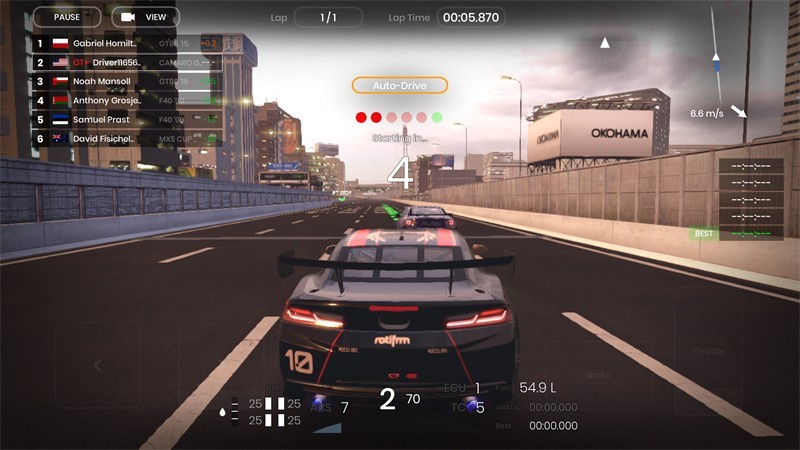Pause the race
Viewport: 800px width, 450px height.
click(66, 17)
